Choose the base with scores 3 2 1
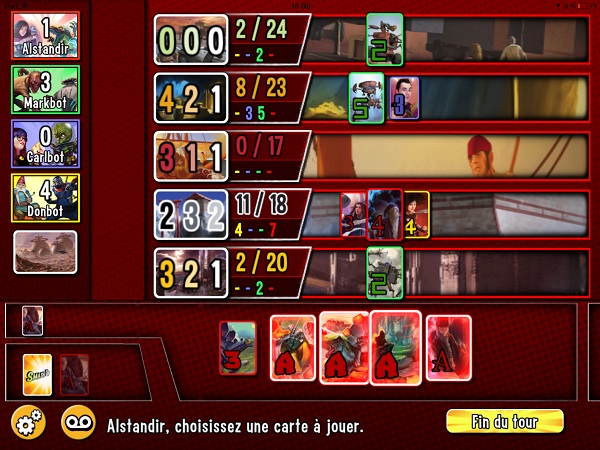600x450 pixels. coord(190,273)
